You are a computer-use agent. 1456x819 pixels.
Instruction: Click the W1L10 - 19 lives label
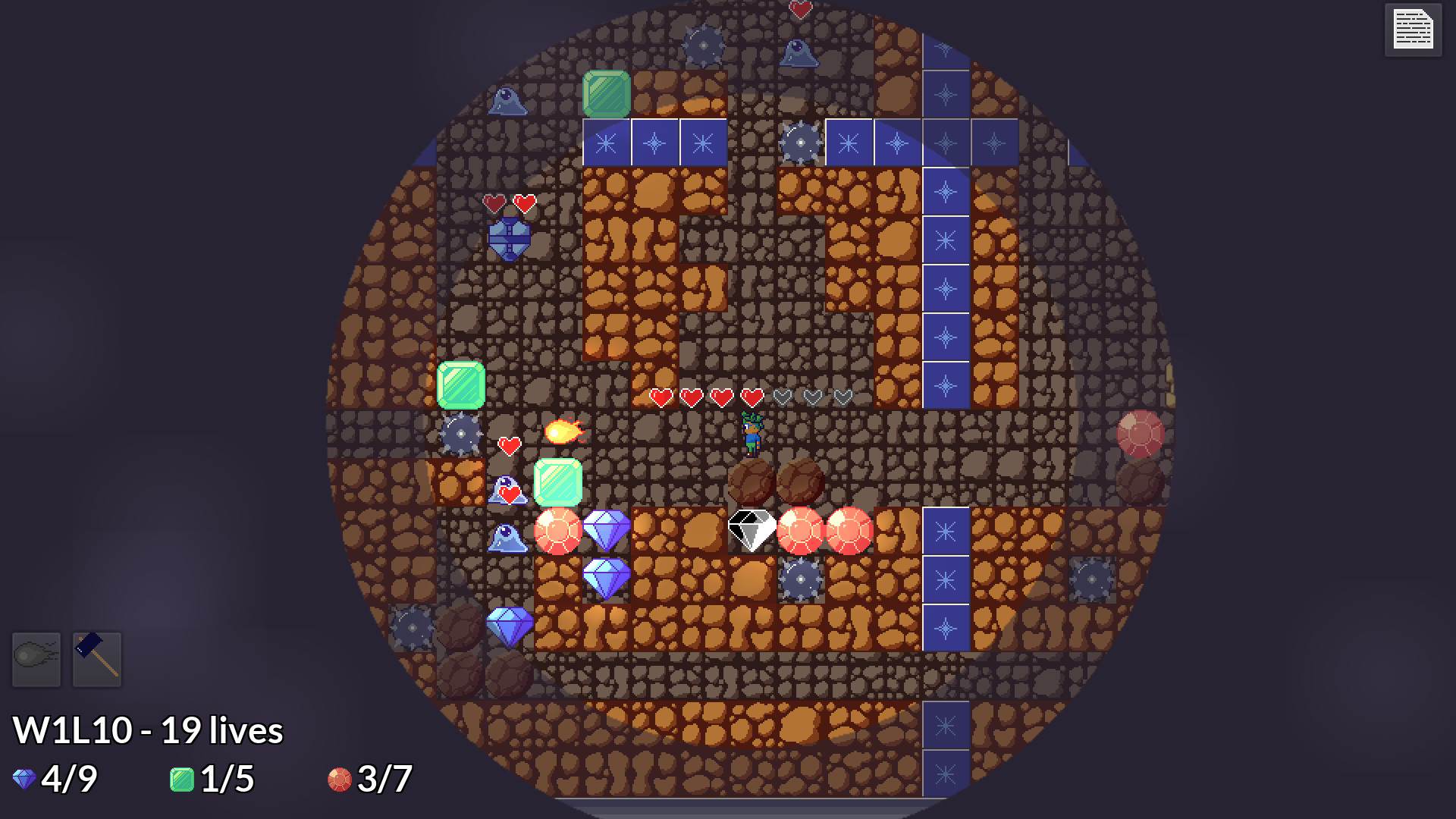click(148, 730)
